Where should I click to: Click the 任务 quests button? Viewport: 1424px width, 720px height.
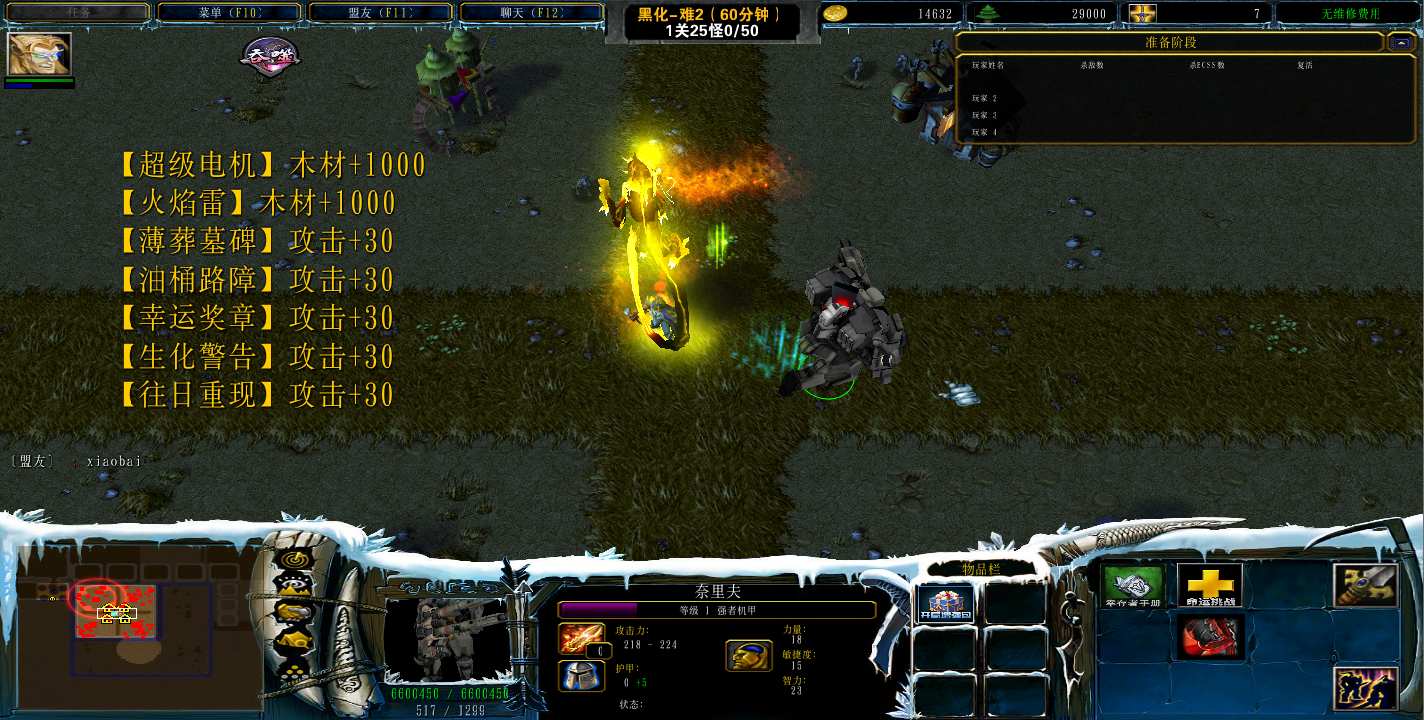(77, 12)
